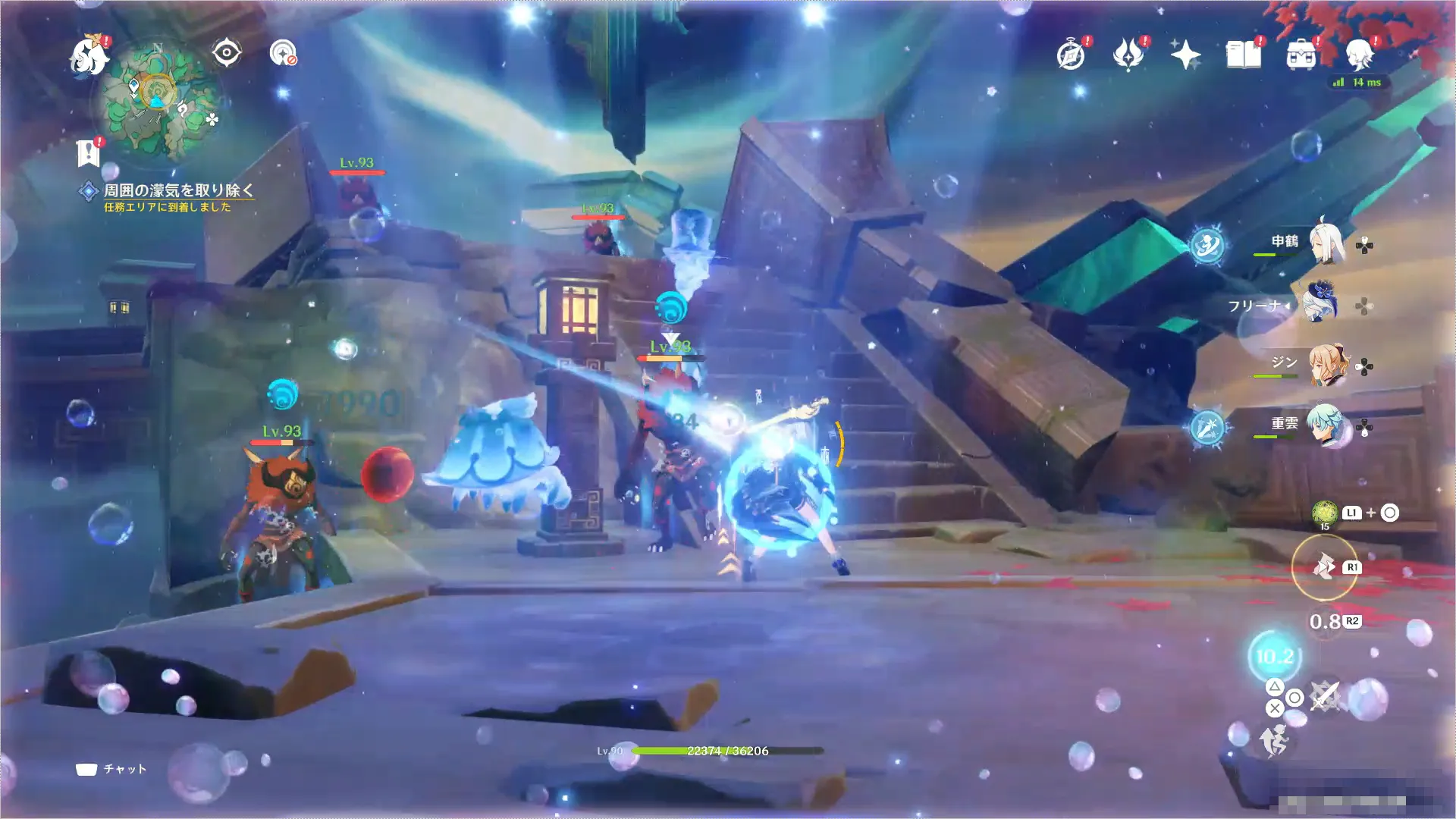This screenshot has height=819, width=1456.
Task: Open the チャット chat box
Action: click(111, 769)
